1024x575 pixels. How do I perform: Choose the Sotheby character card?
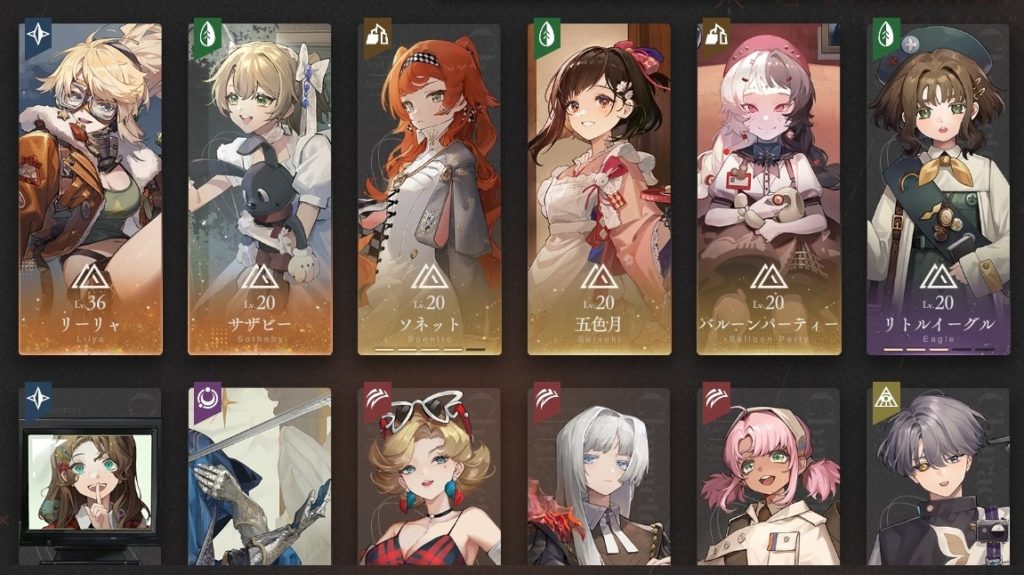(260, 190)
